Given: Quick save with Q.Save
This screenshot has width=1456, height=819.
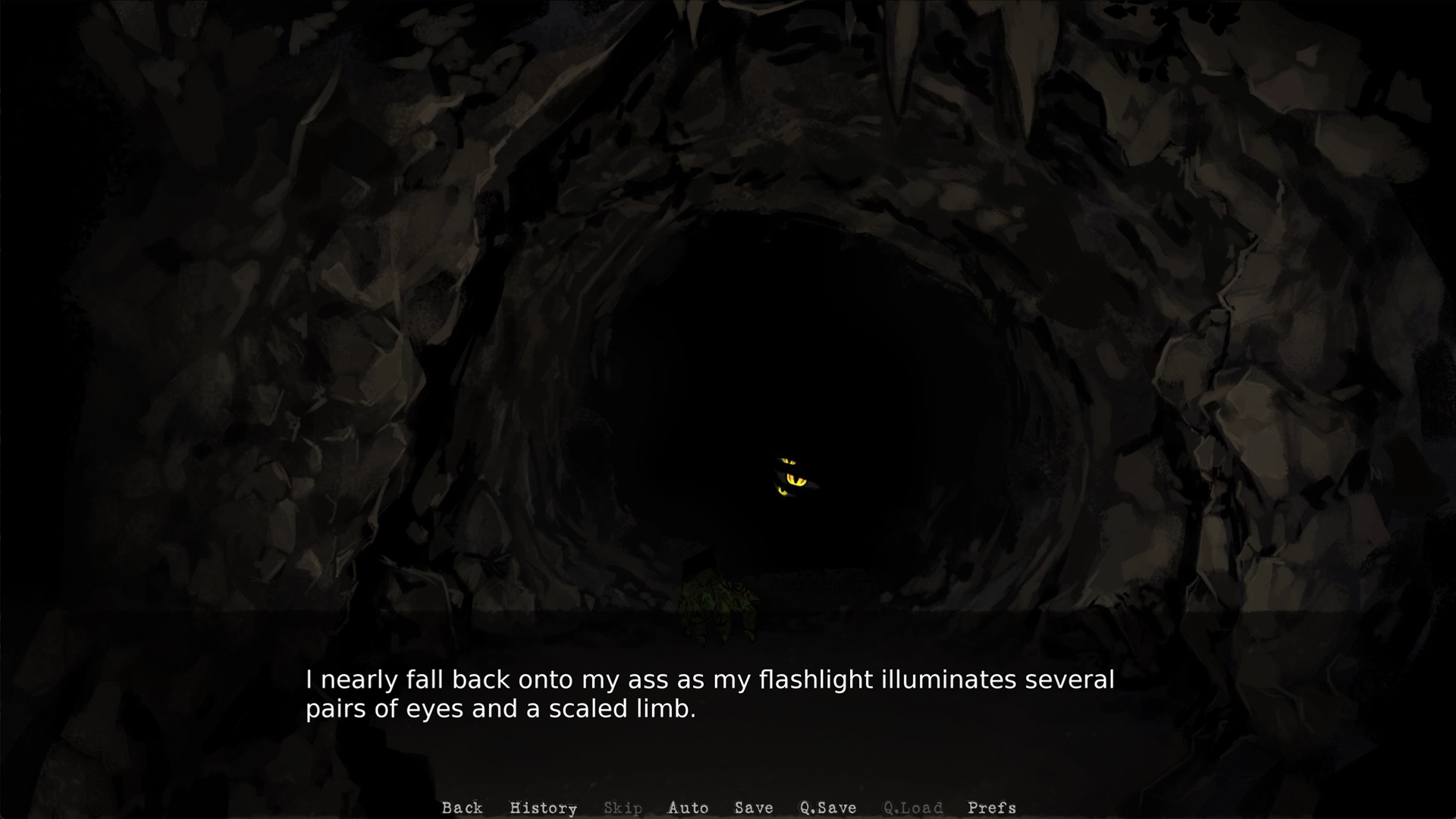Looking at the screenshot, I should 828,808.
